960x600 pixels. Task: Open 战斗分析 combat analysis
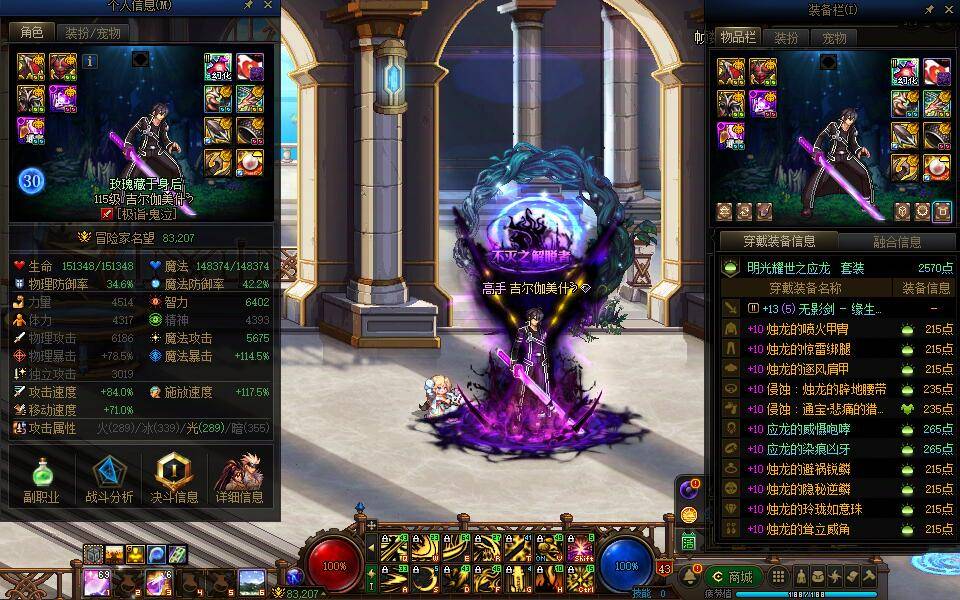point(109,478)
